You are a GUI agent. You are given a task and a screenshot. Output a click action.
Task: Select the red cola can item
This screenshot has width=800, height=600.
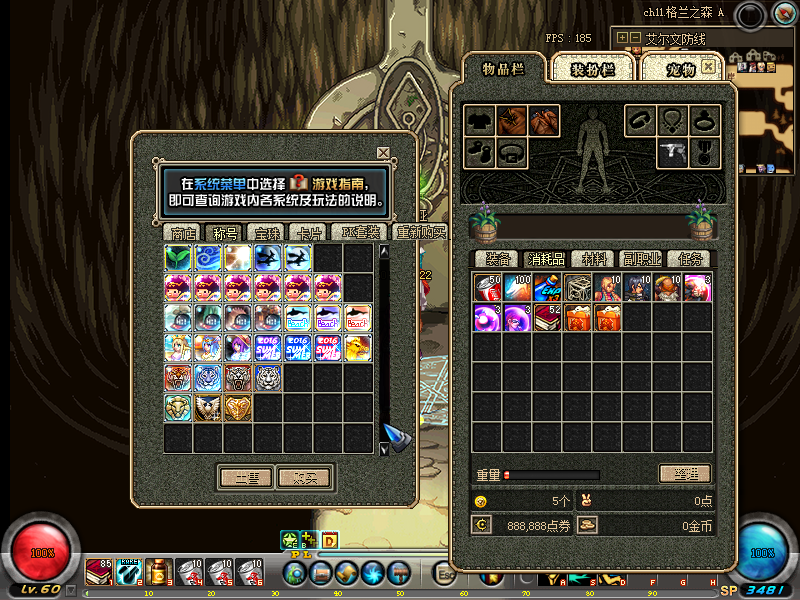pyautogui.click(x=487, y=288)
